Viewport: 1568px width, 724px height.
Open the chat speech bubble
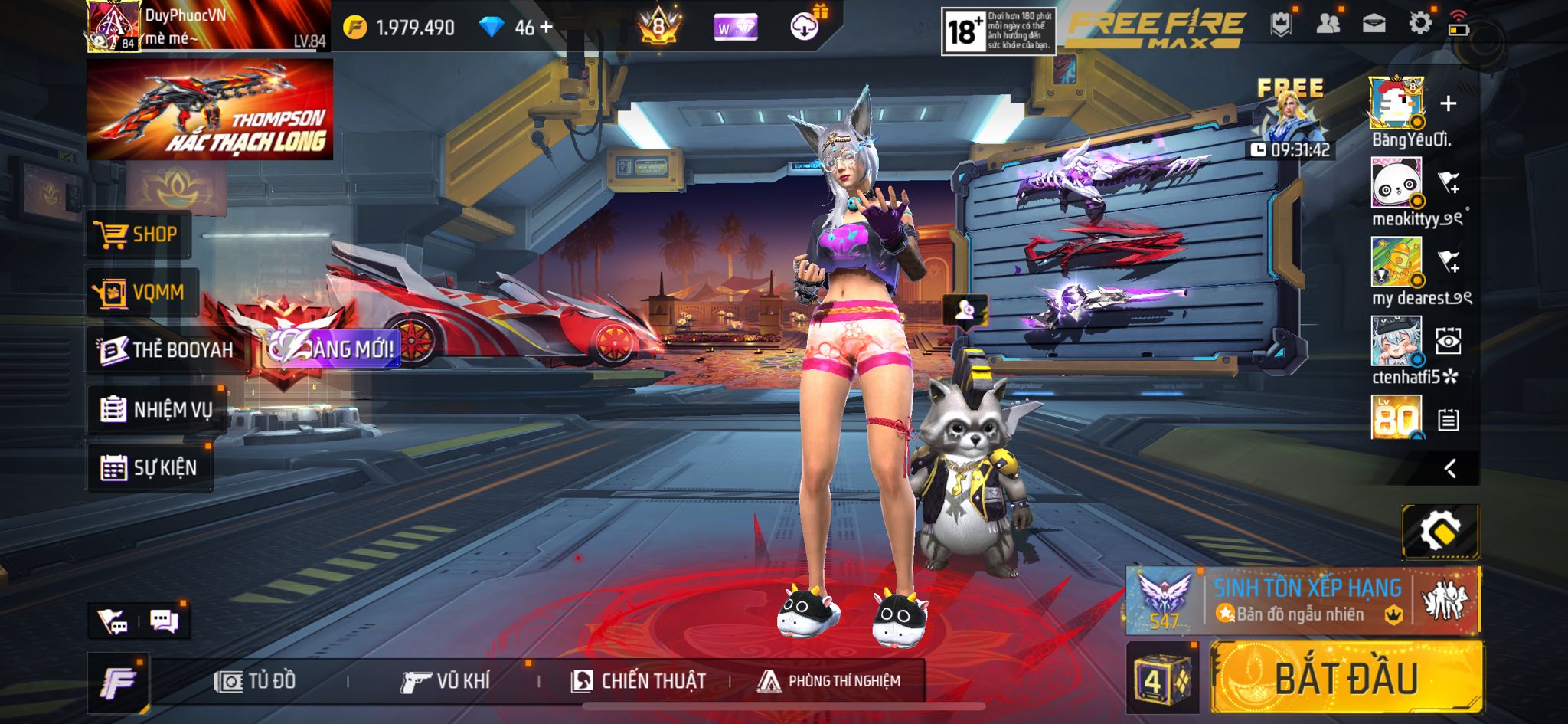point(164,621)
